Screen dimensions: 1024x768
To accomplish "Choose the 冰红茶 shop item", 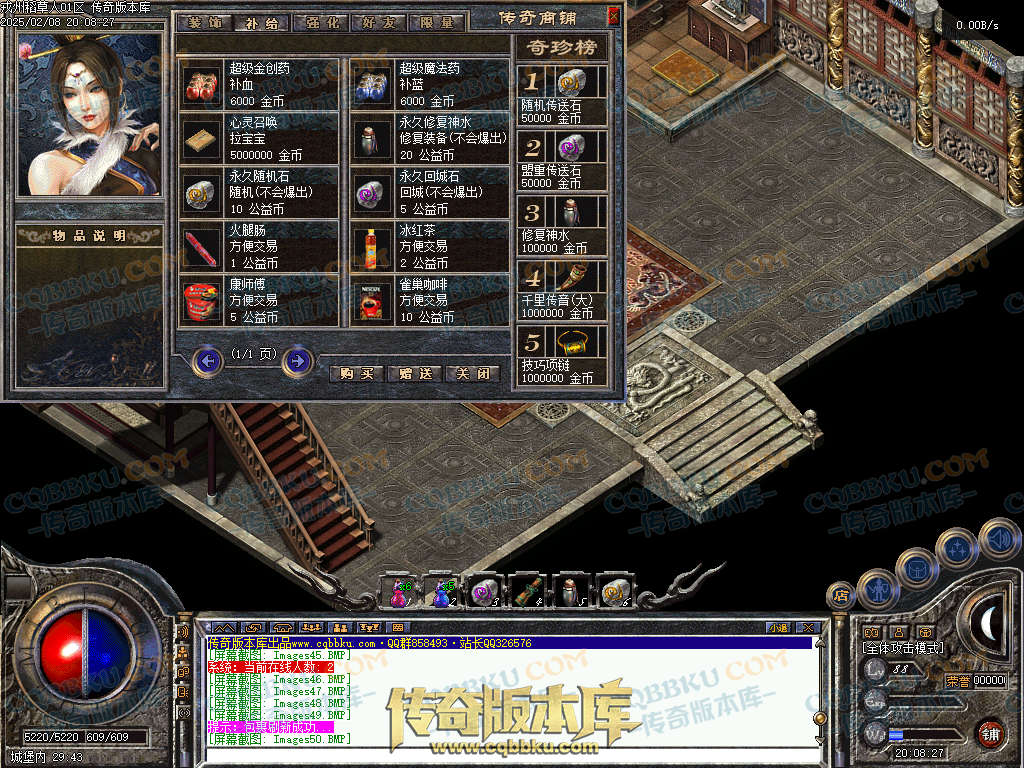I will pos(372,246).
